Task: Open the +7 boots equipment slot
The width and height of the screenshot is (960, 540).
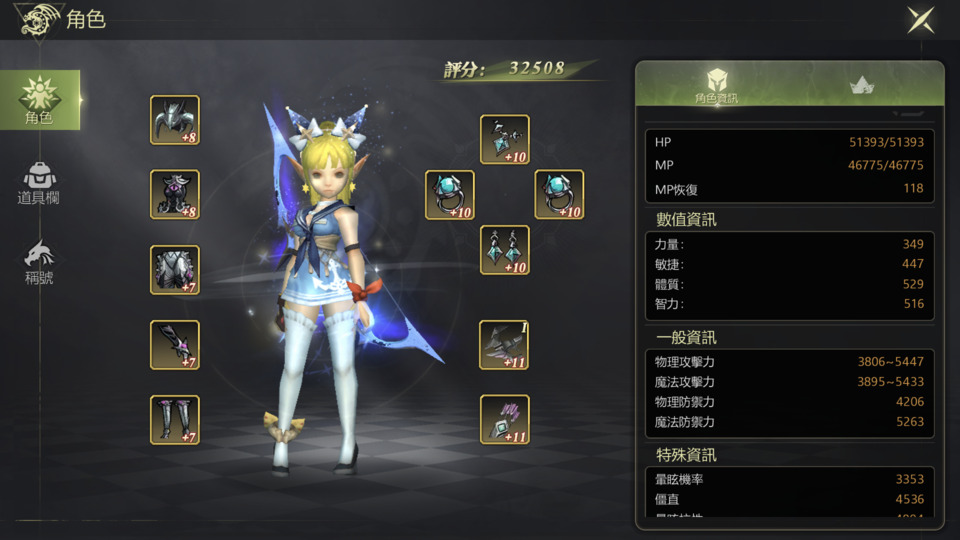Action: point(175,420)
